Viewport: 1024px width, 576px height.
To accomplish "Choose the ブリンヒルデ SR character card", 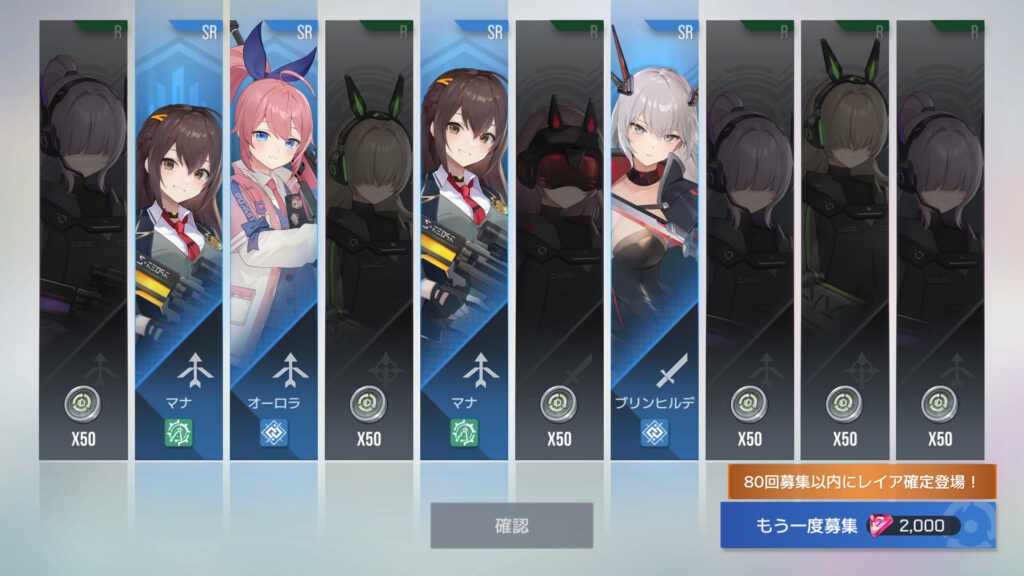I will (x=654, y=240).
